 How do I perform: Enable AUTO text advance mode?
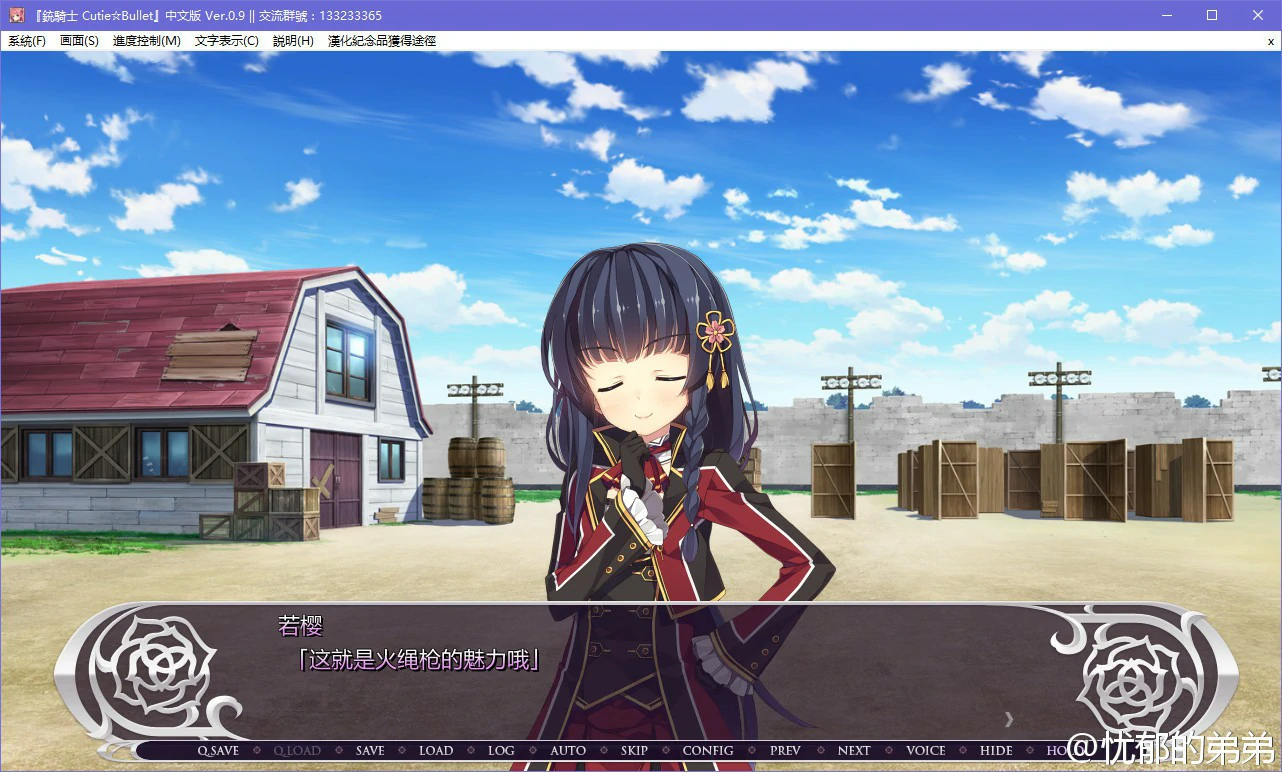coord(567,750)
